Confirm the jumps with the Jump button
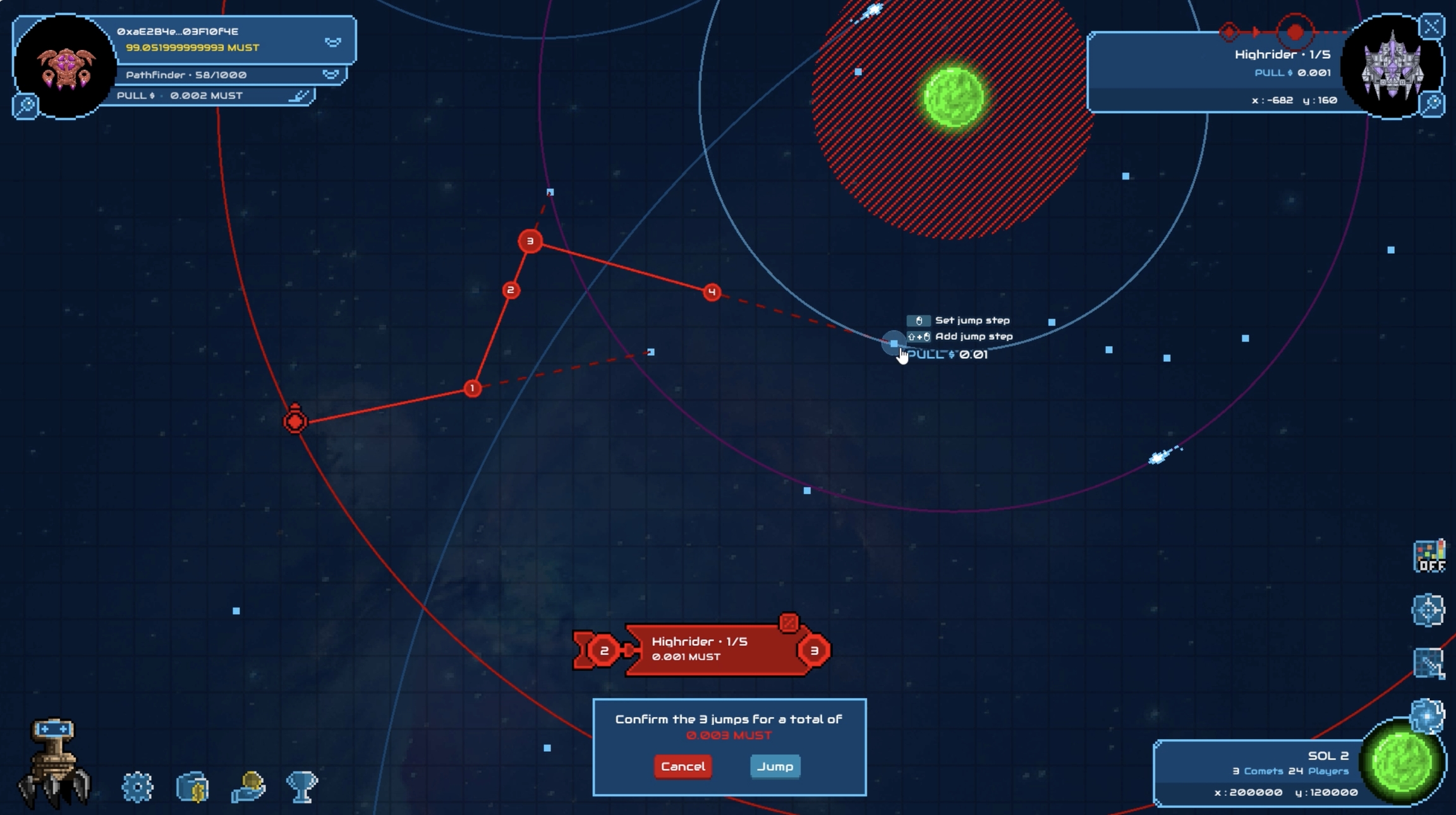 775,766
